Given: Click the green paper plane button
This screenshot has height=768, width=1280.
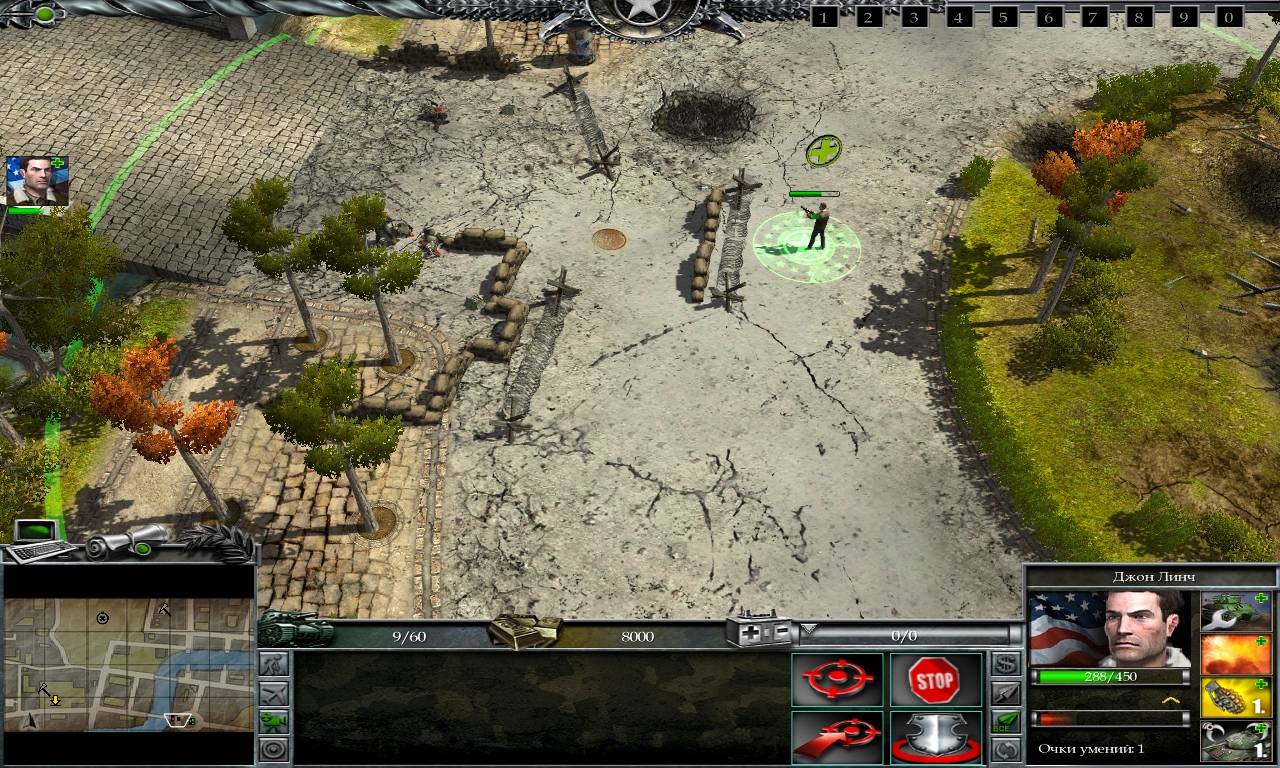Looking at the screenshot, I should click(x=1006, y=720).
